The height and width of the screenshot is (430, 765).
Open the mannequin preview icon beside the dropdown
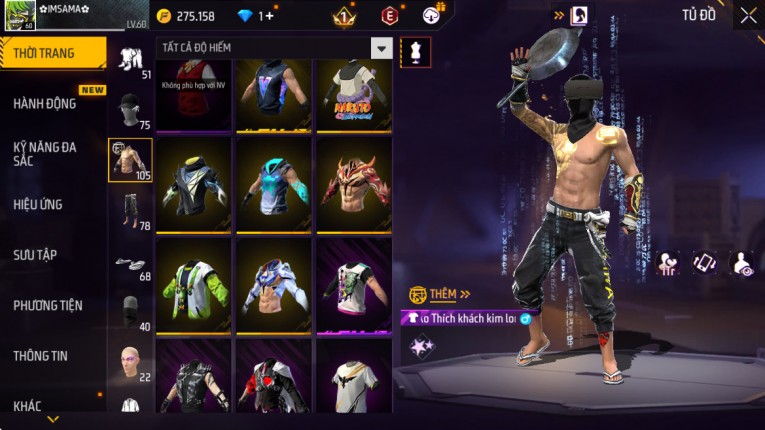[x=415, y=52]
